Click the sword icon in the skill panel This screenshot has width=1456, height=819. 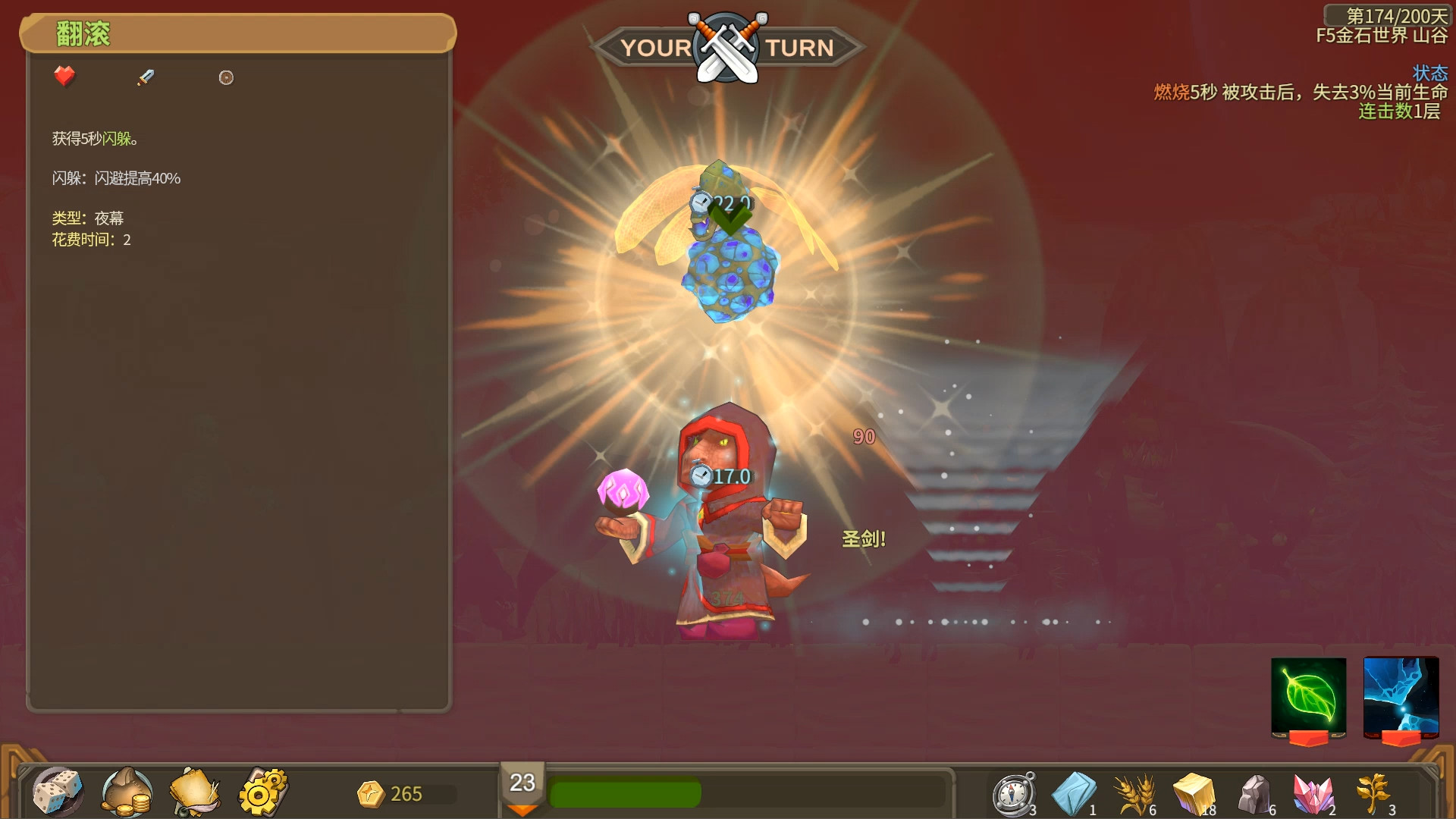pyautogui.click(x=146, y=77)
